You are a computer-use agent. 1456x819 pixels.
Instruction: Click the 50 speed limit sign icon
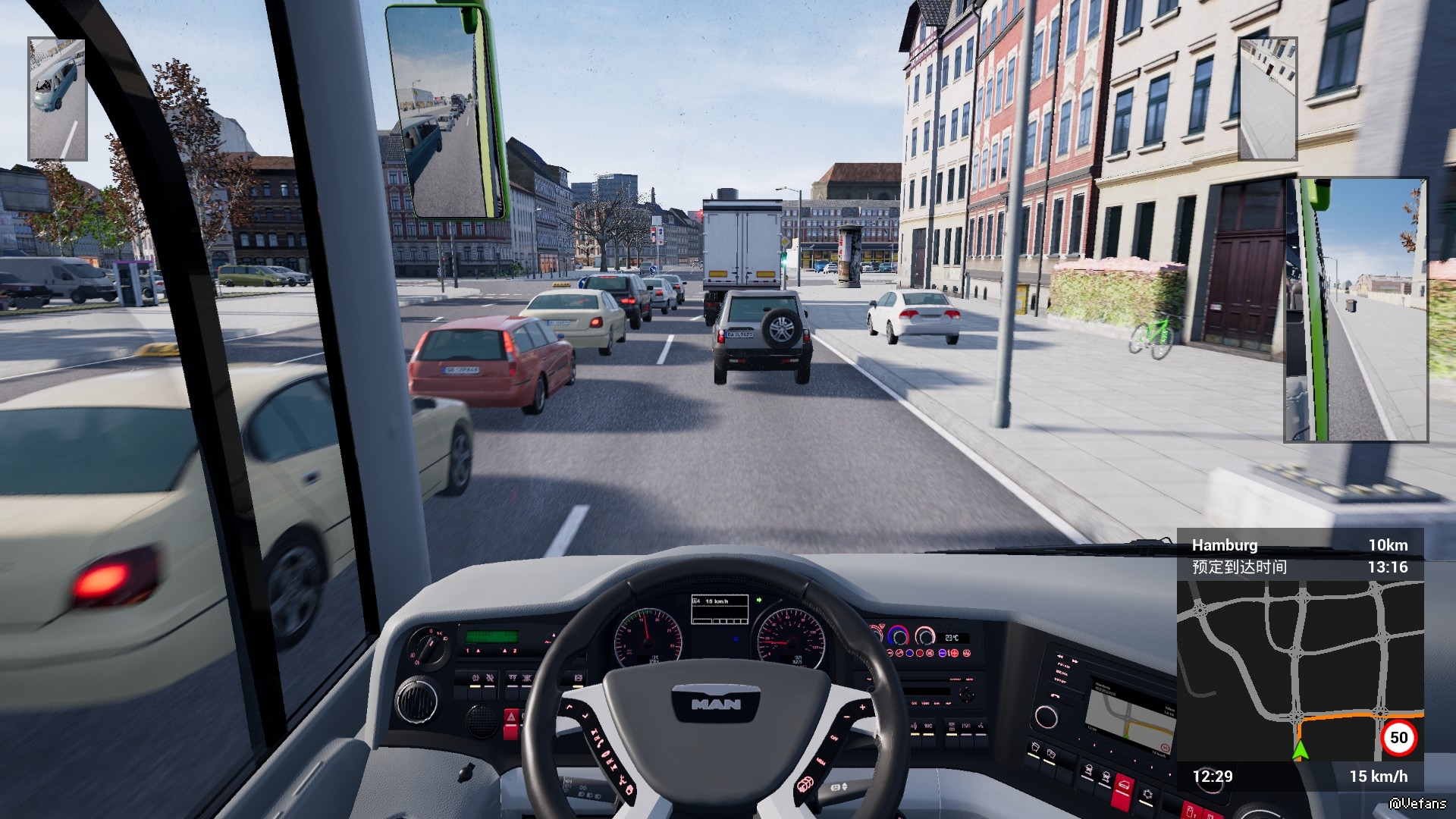(x=1398, y=738)
